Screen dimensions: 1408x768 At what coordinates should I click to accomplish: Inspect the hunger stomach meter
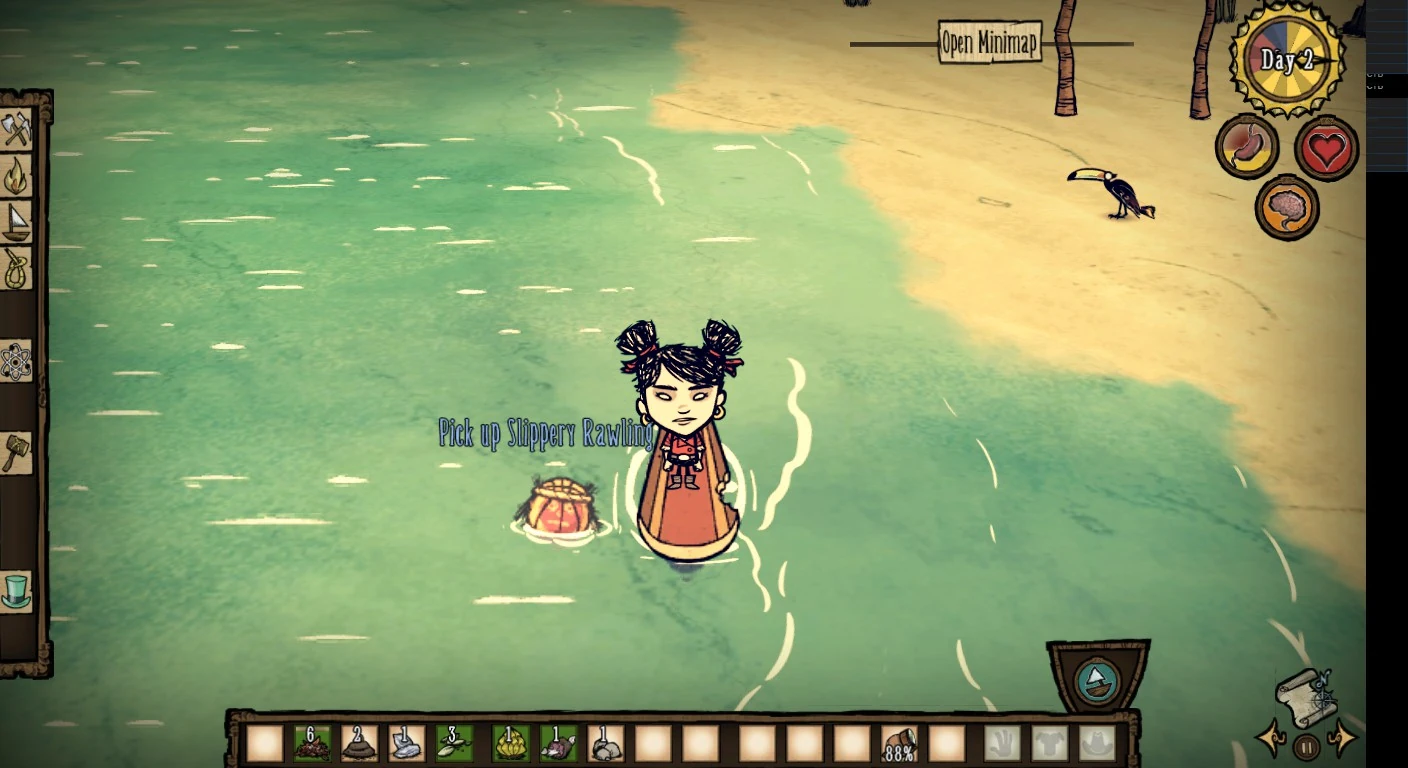(x=1246, y=146)
